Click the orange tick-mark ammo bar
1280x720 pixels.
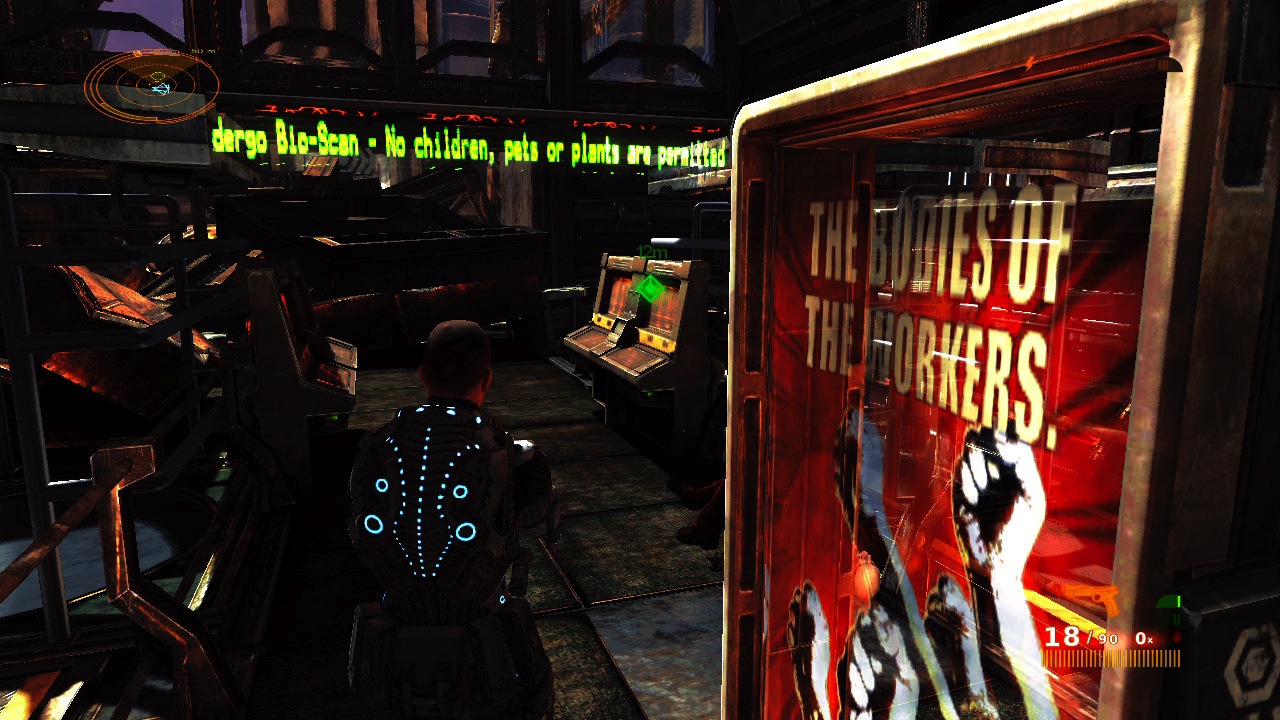(x=1110, y=657)
